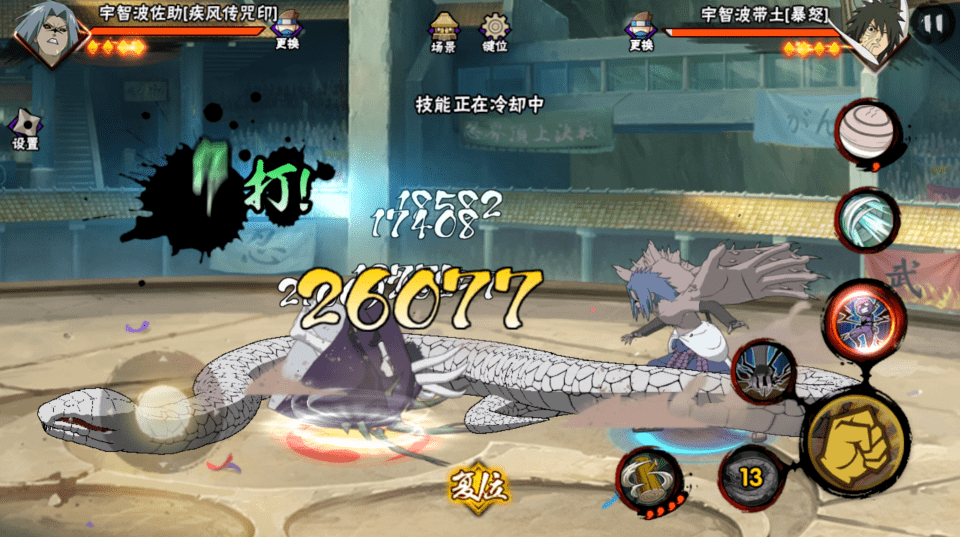Screen dimensions: 960x537
Task: Use the wooden log substitution skill
Action: [651, 479]
